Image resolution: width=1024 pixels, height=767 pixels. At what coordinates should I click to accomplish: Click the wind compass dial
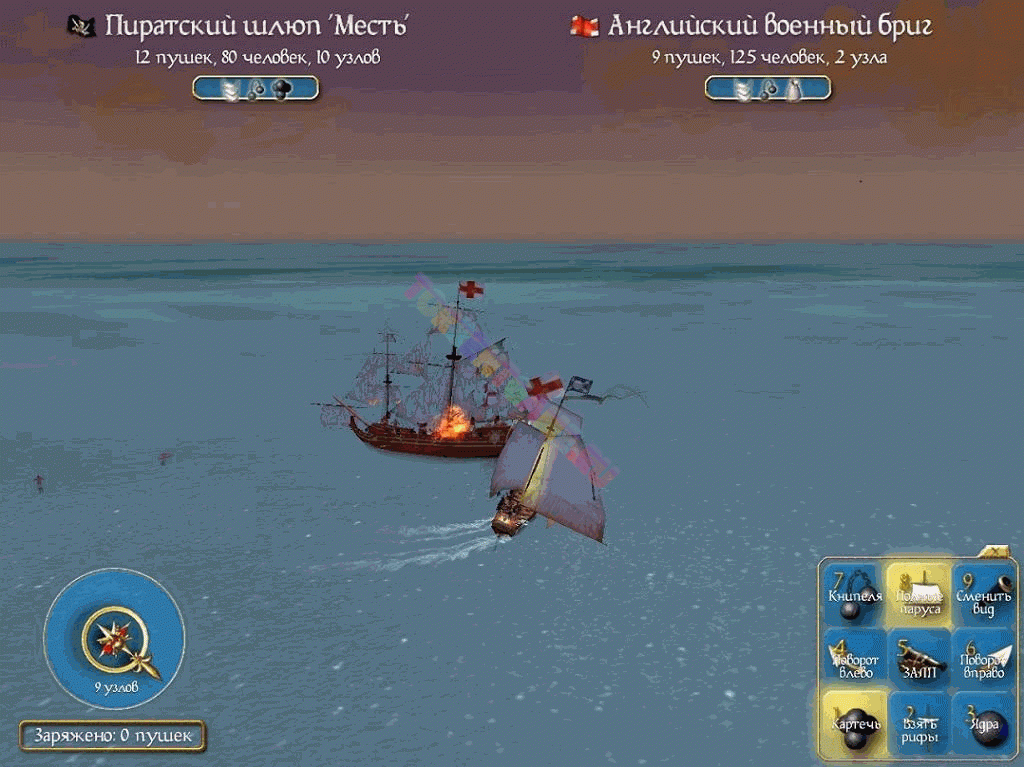click(114, 638)
